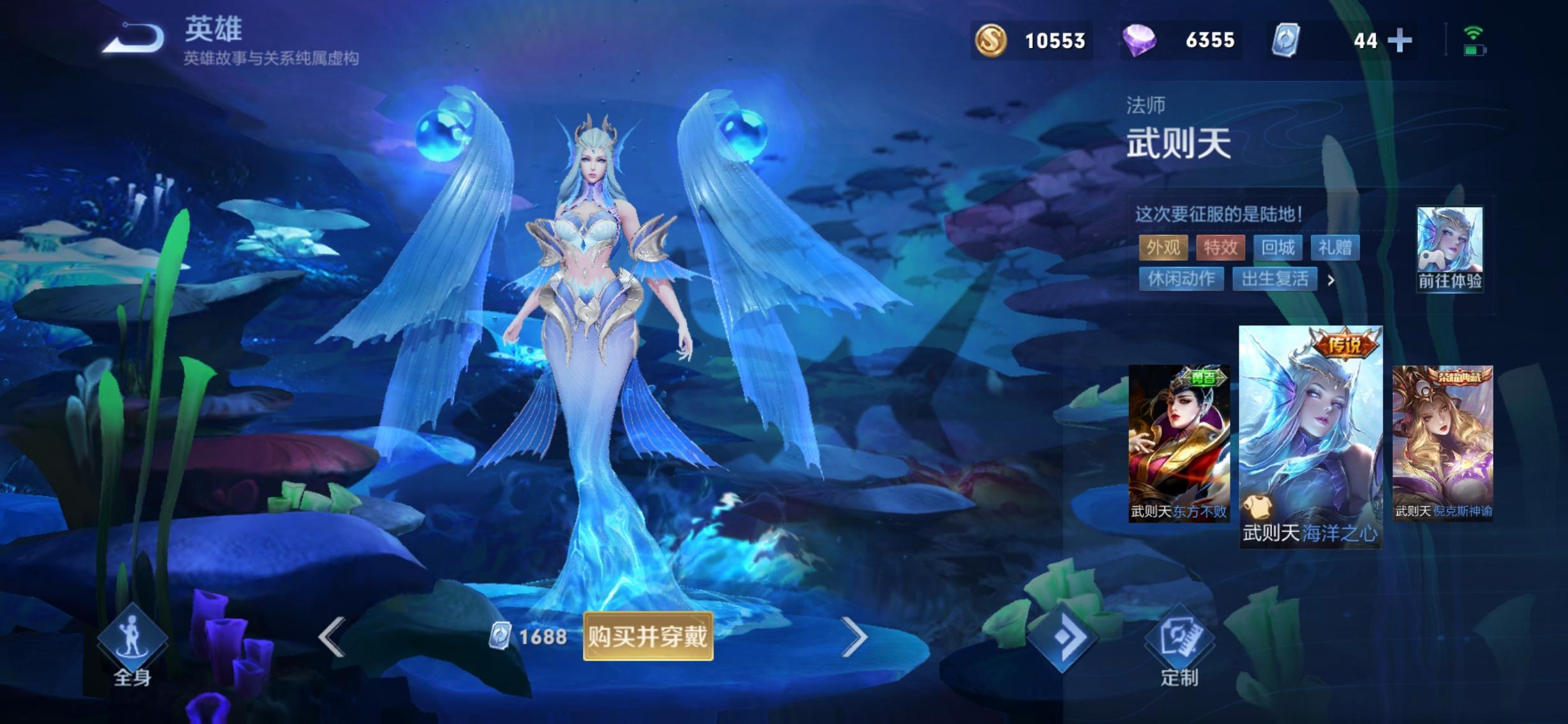Image resolution: width=1568 pixels, height=724 pixels.
Task: Select the 东方不败 skin thumbnail
Action: click(1179, 443)
